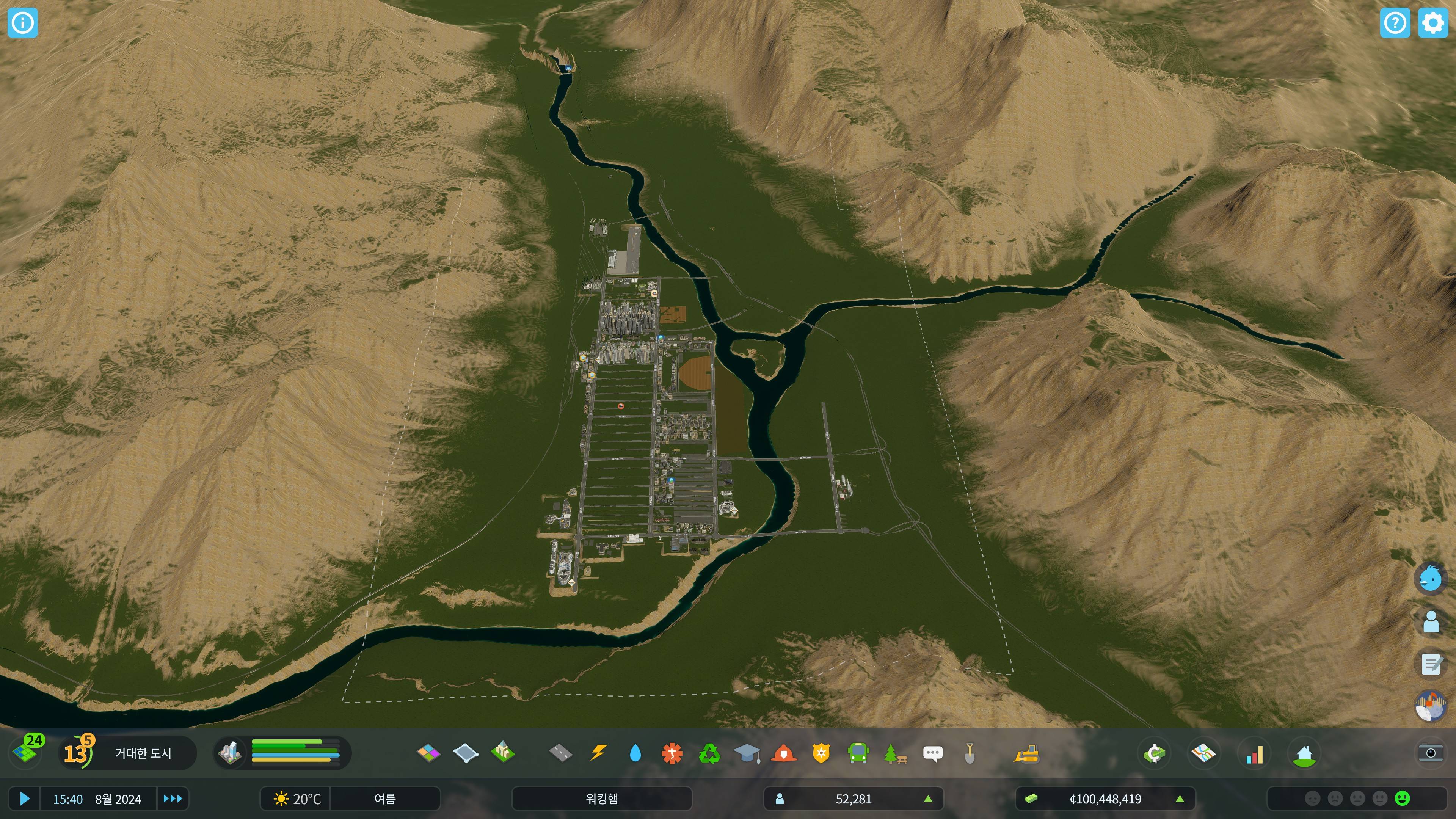Open the milestone progression panel
The height and width of the screenshot is (819, 1456).
tap(77, 752)
